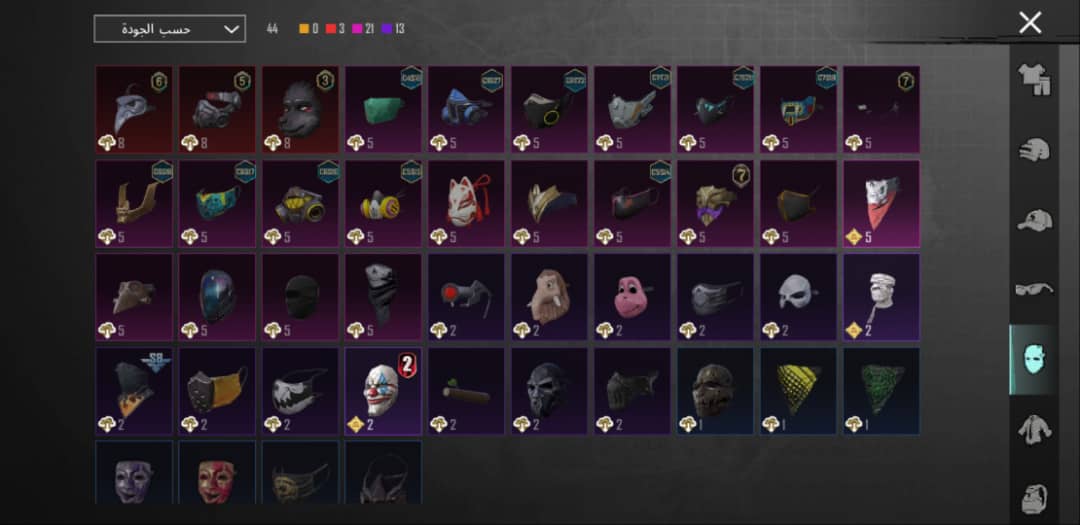Switch to the outfit shirt-and-pants tab
1080x525 pixels.
pyautogui.click(x=1033, y=80)
